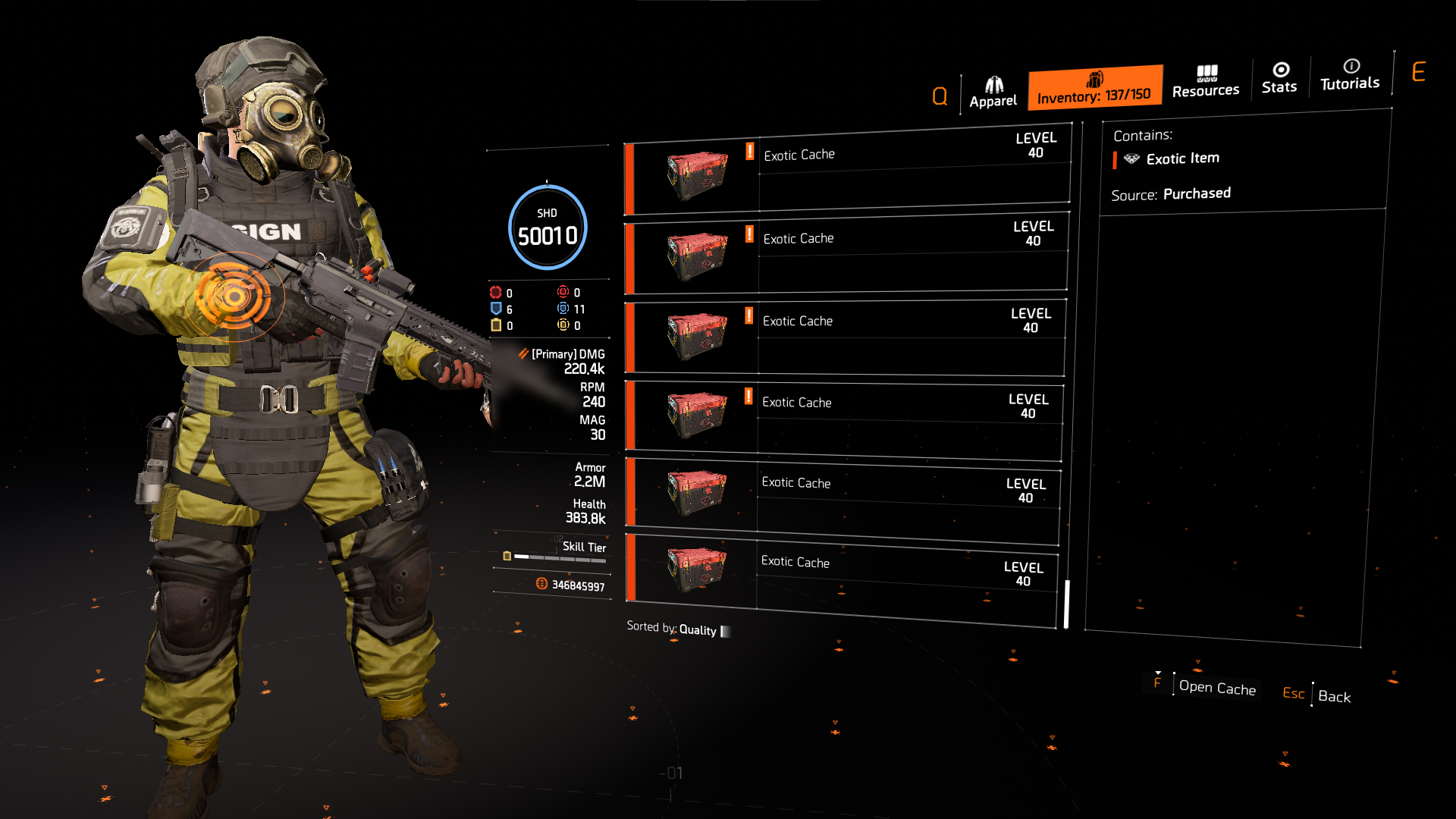Viewport: 1456px width, 819px height.
Task: Select the Inventory 137/150 tab
Action: [1094, 88]
